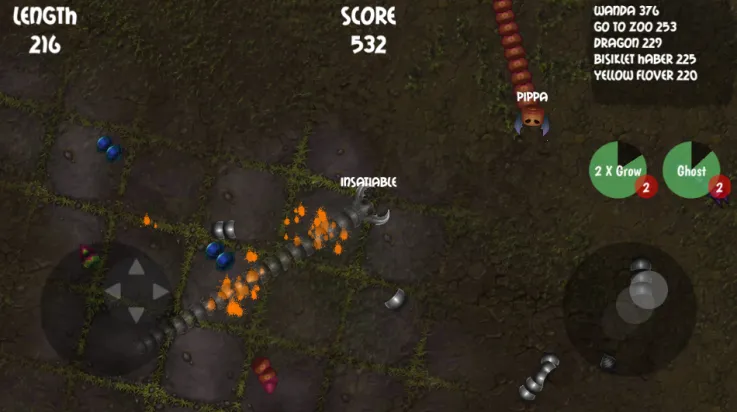Tap the D-pad down arrow
Screen dimensions: 737x412
(x=136, y=314)
